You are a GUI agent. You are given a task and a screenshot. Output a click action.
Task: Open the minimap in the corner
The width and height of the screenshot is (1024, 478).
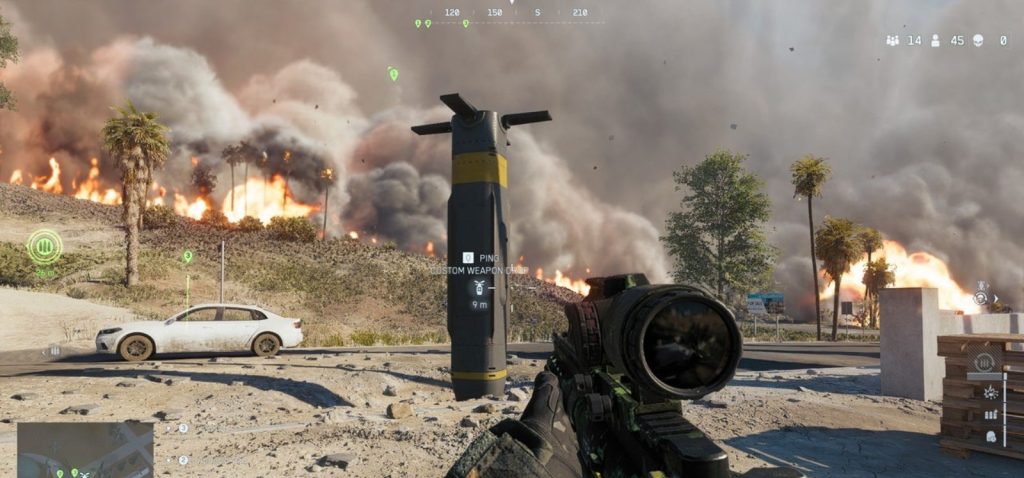[85, 449]
